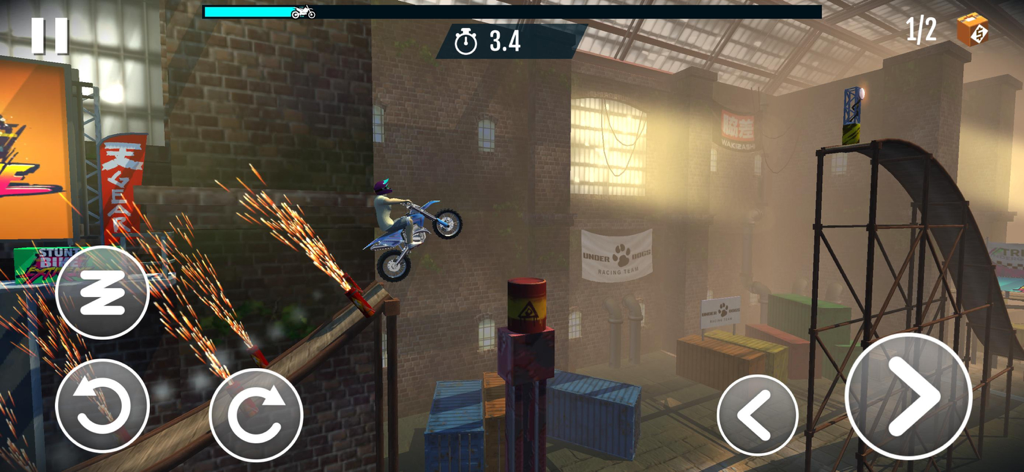Rotate the bike clockwise for a front flip
Screen dimensions: 1024x472
[256, 415]
